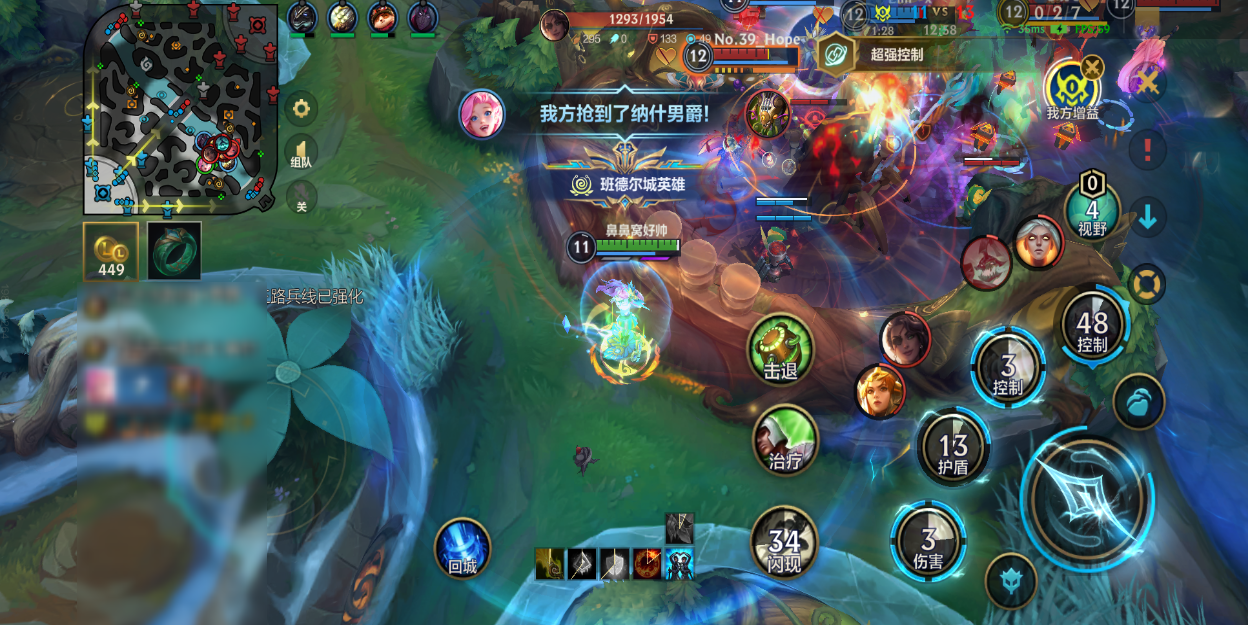The image size is (1248, 625).
Task: Toggle the 关 button beside minimap
Action: point(301,197)
